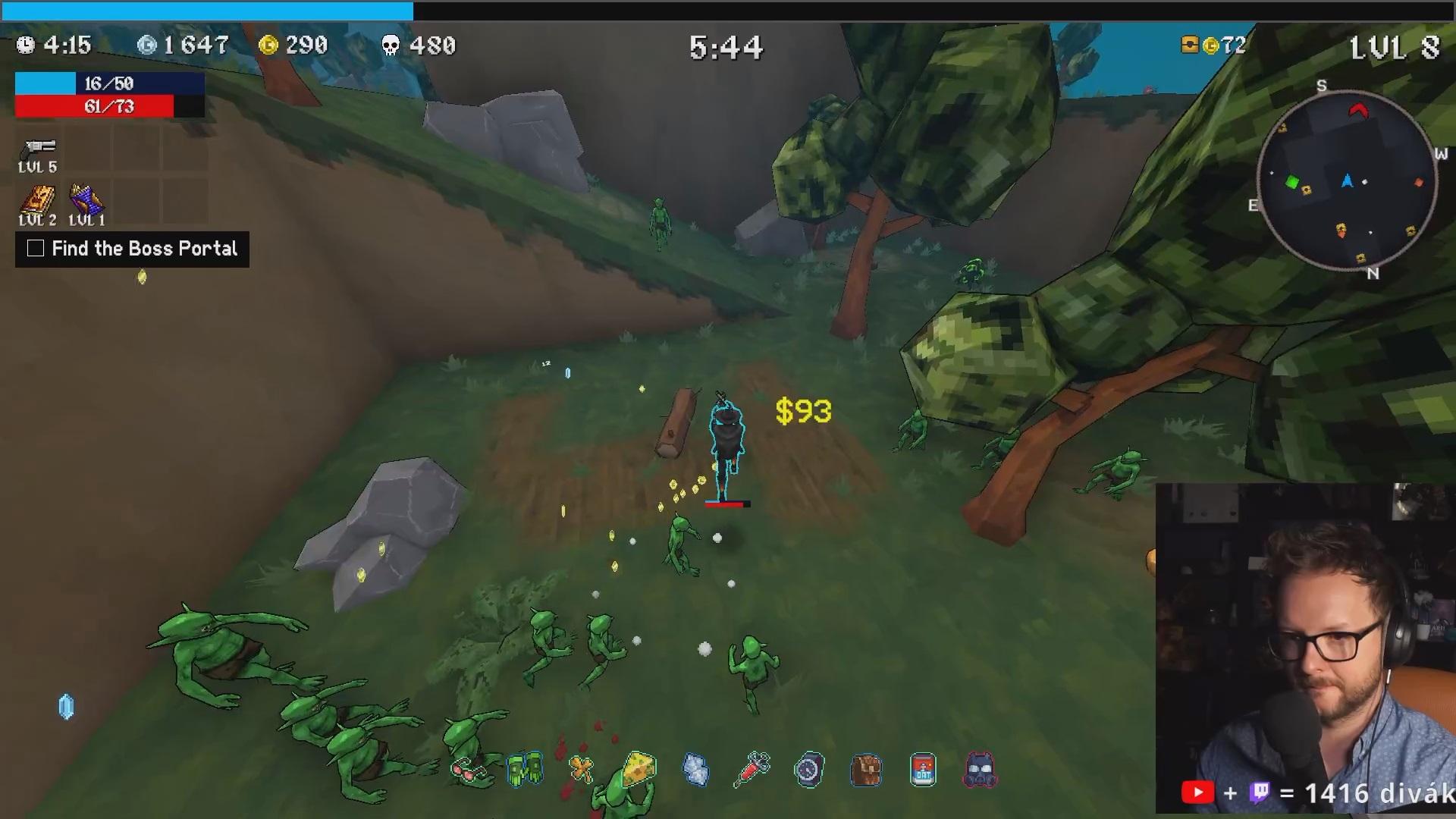This screenshot has height=819, width=1456.
Task: Click the wristwatch item icon
Action: pos(809,770)
